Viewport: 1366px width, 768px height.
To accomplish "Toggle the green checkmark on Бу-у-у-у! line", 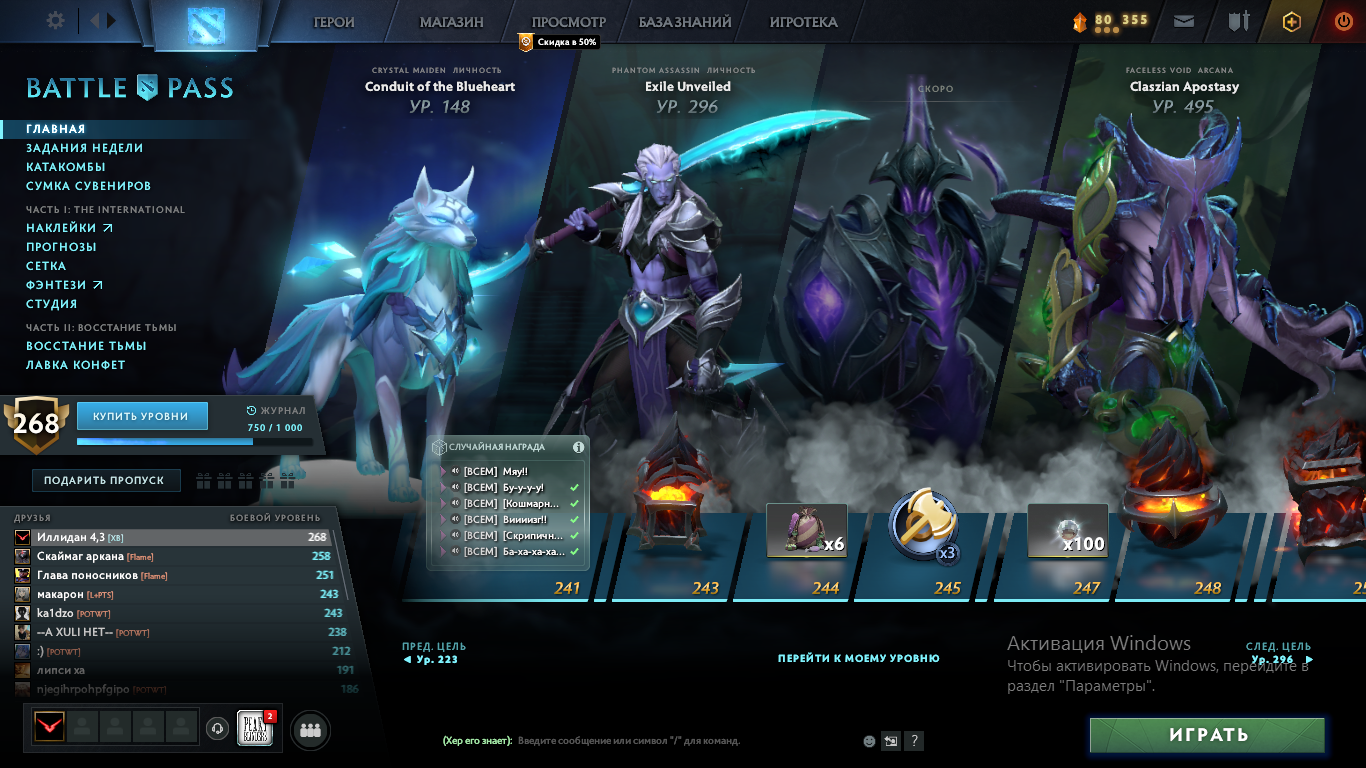I will pyautogui.click(x=575, y=487).
